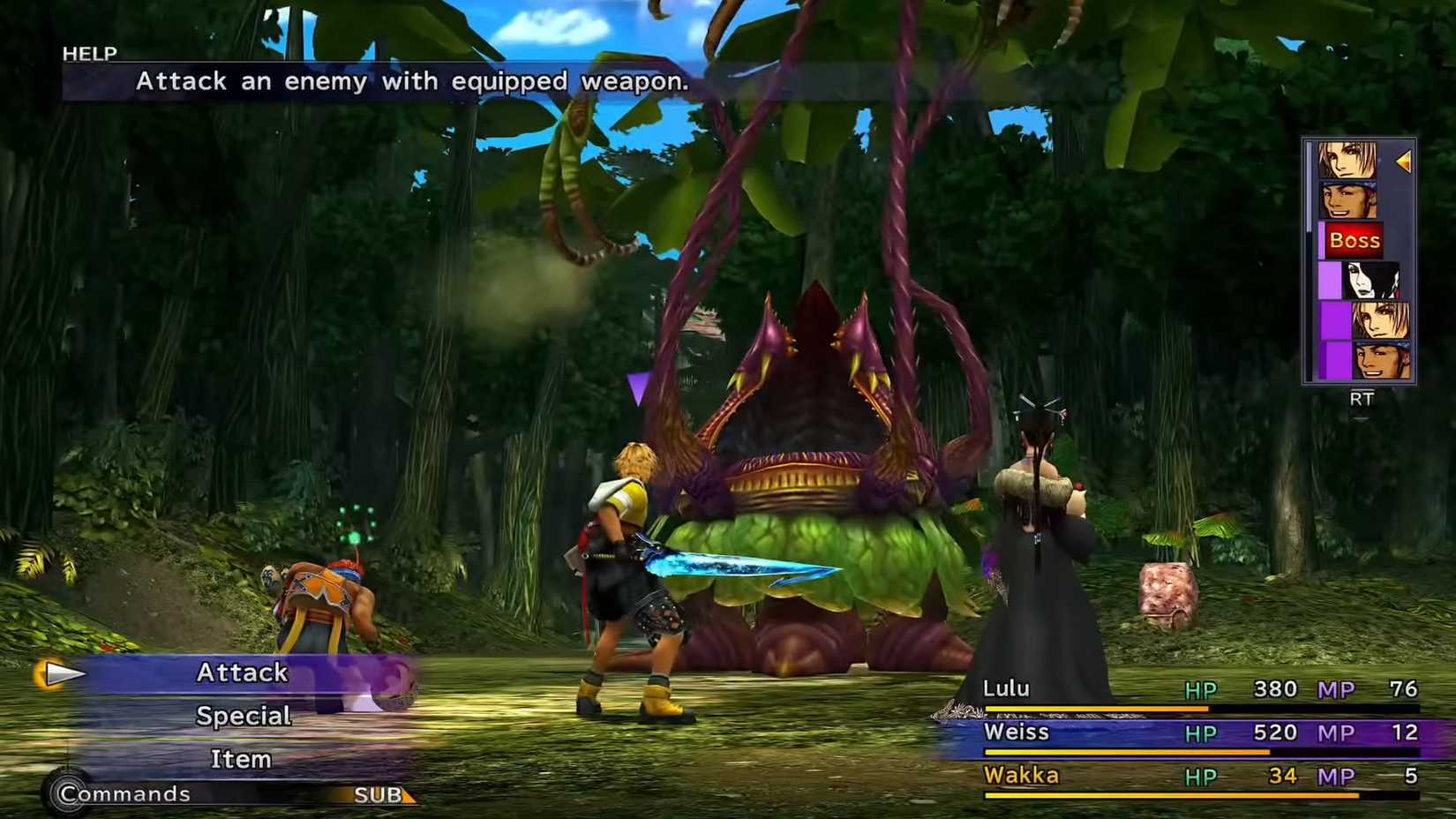Click the HELP label above the message bar

point(87,52)
